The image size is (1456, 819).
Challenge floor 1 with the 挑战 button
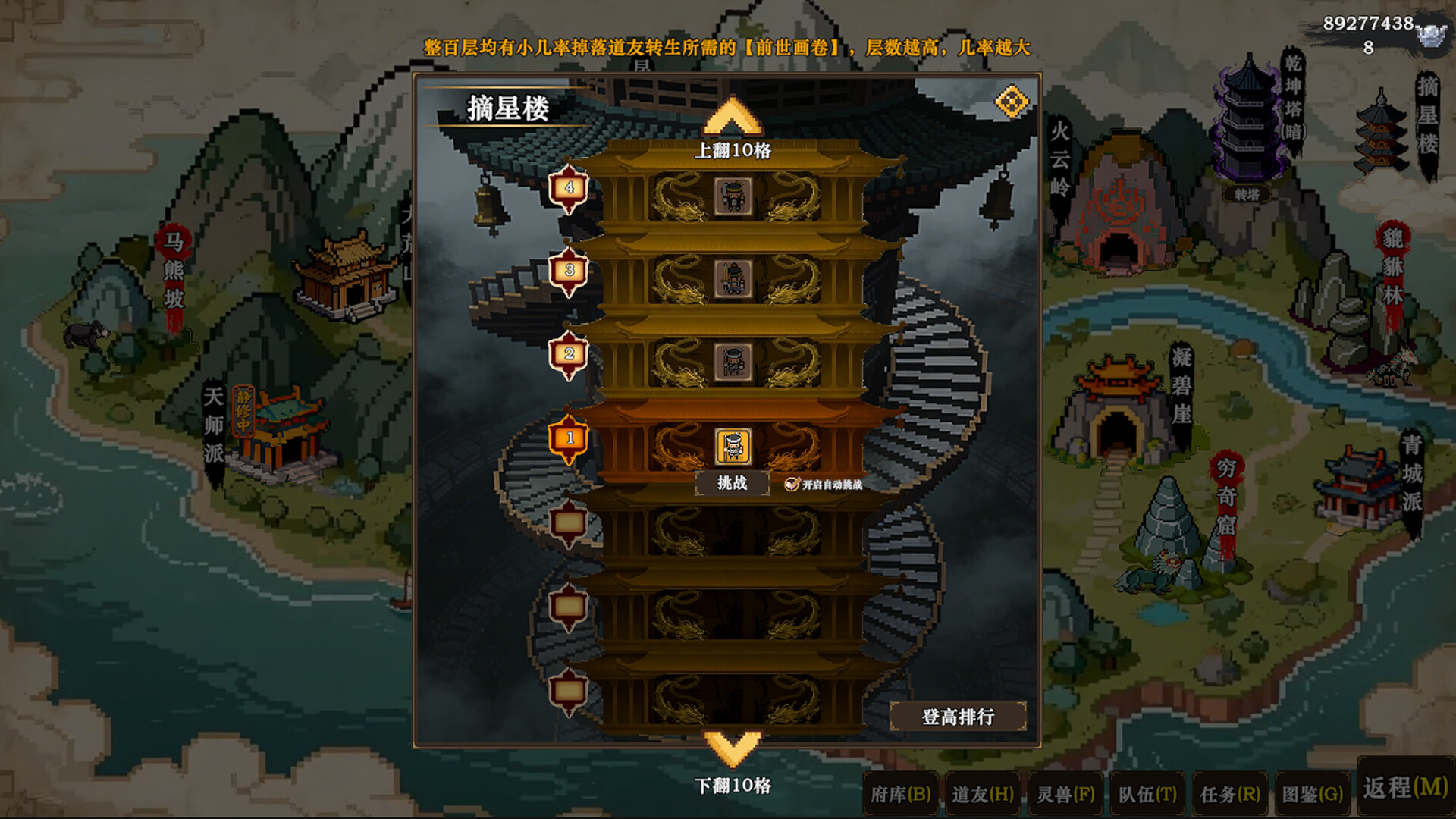[732, 483]
